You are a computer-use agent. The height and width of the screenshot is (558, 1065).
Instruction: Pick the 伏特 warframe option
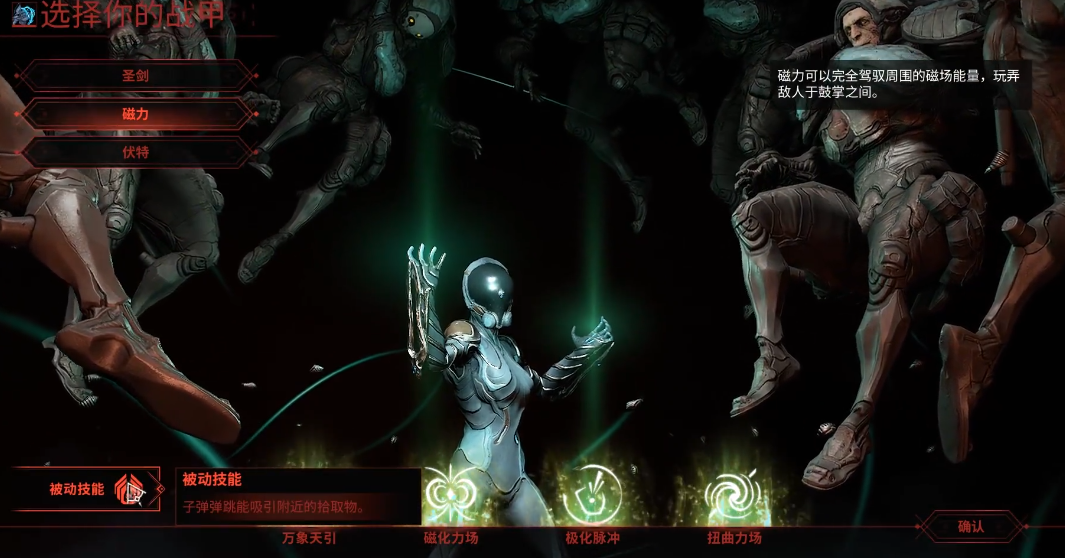coord(136,153)
